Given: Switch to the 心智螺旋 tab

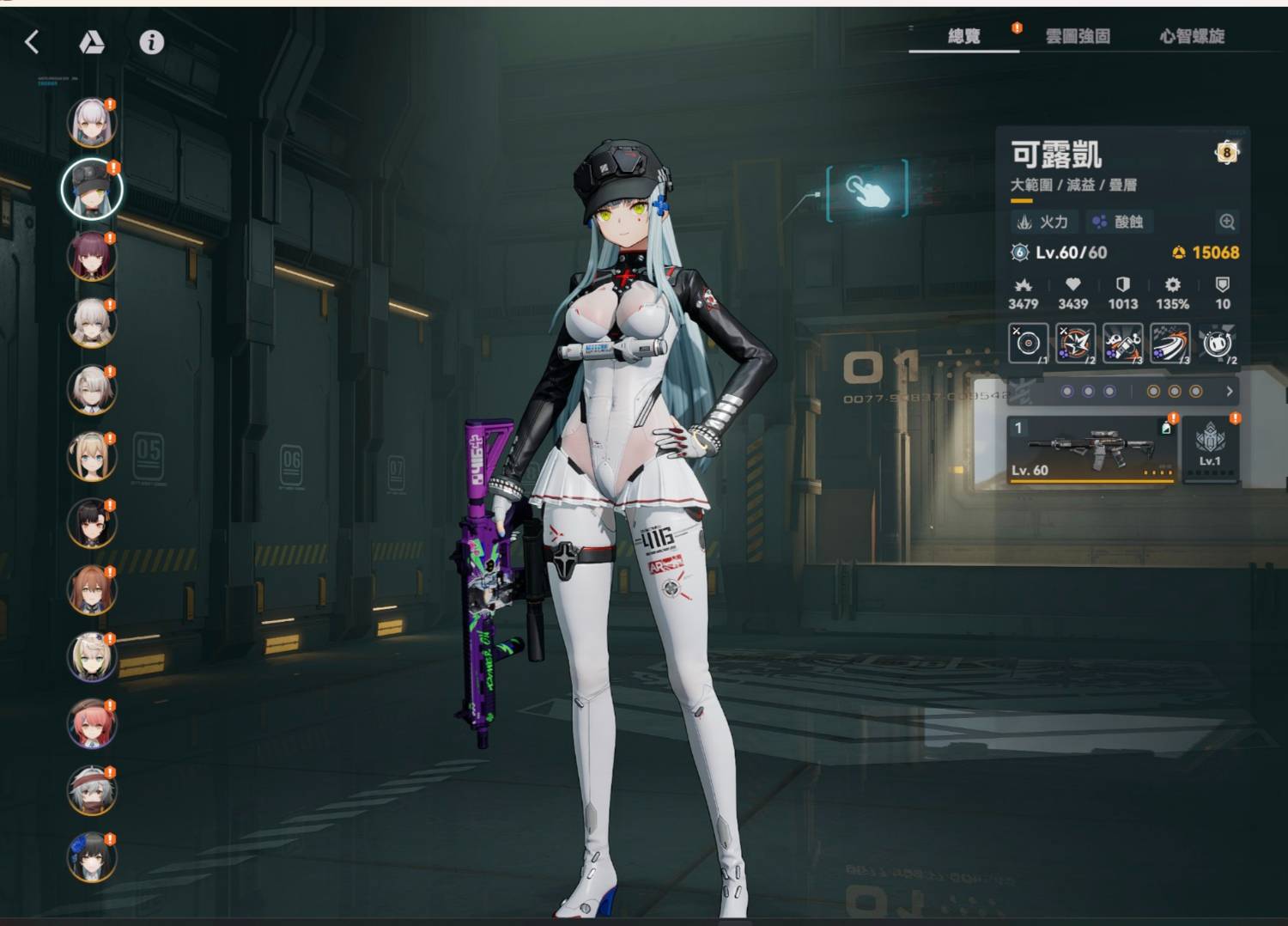Looking at the screenshot, I should [x=1192, y=36].
